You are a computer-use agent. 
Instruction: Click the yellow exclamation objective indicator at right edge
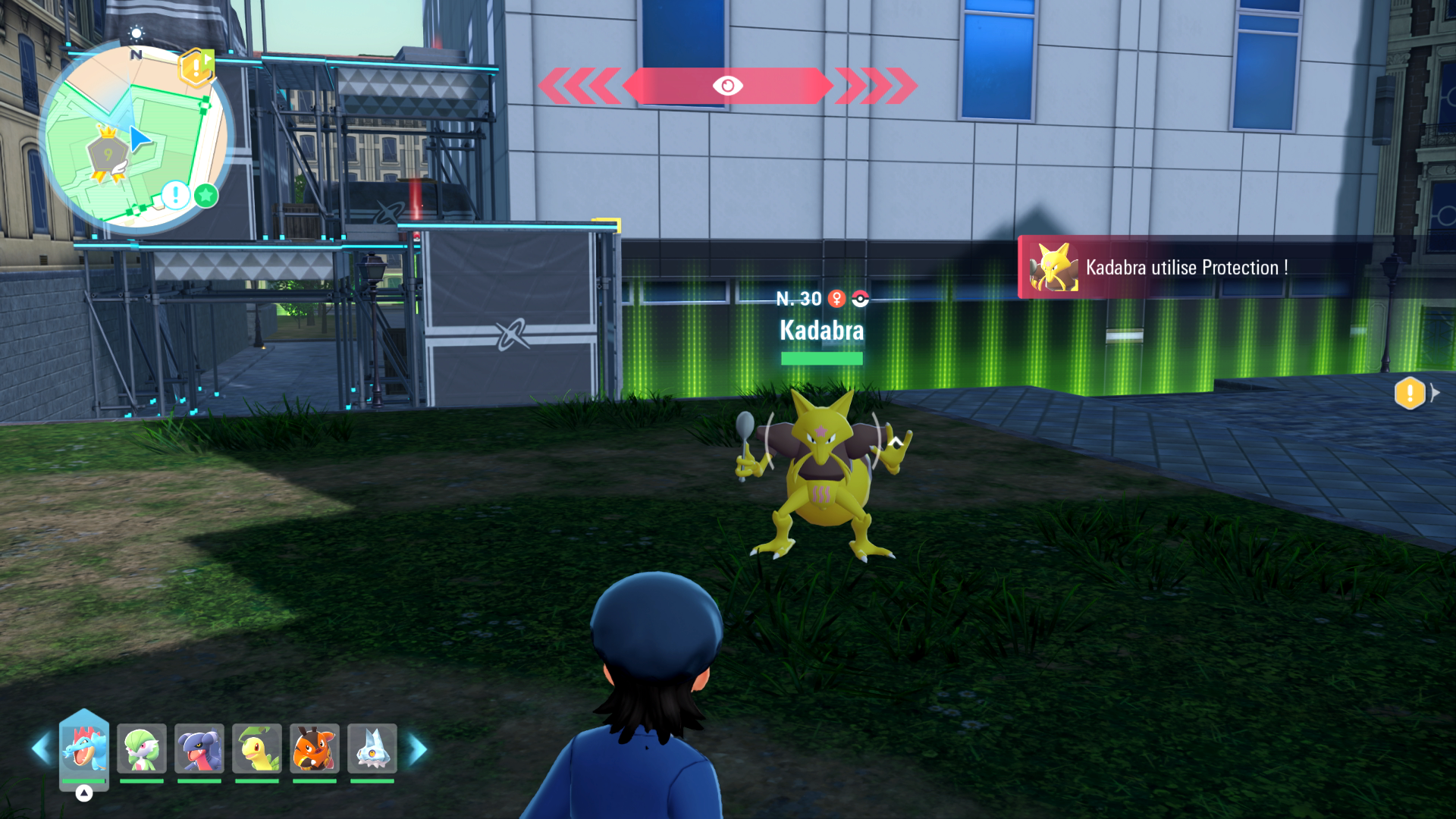[x=1410, y=393]
